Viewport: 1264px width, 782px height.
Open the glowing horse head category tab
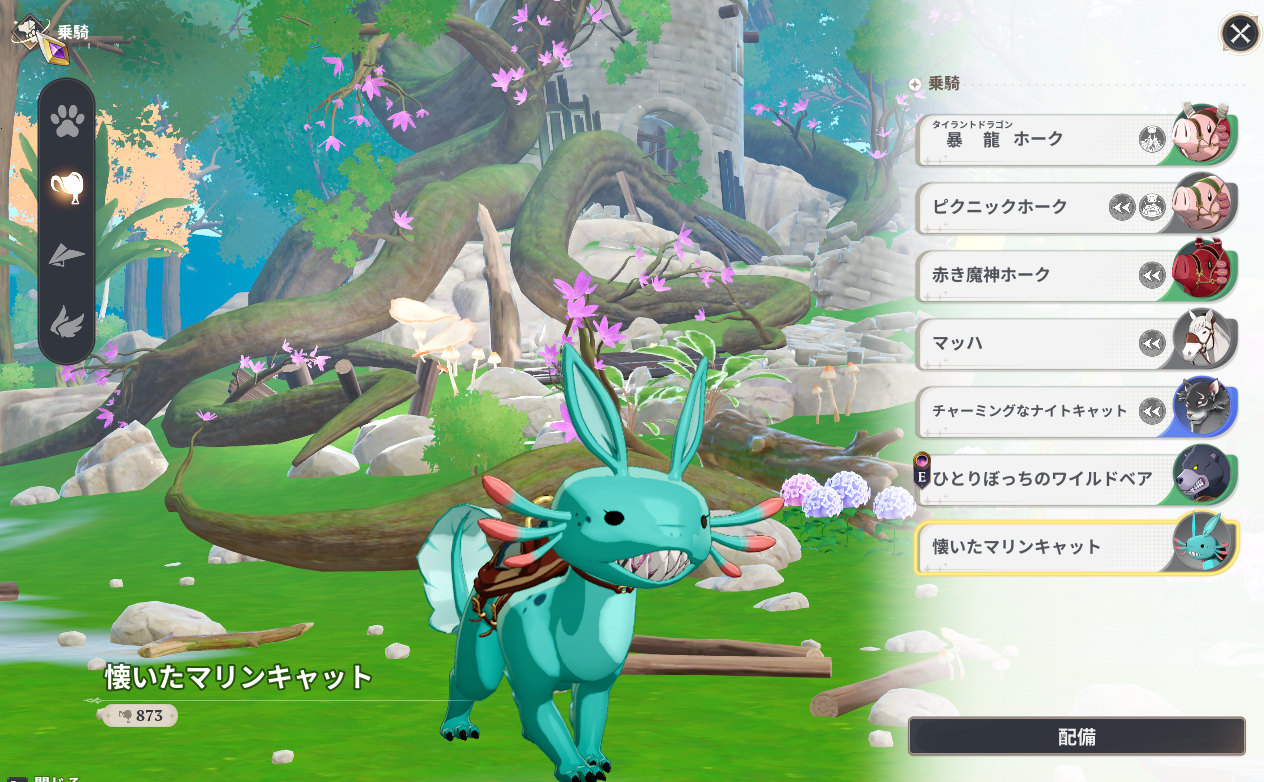pos(67,186)
